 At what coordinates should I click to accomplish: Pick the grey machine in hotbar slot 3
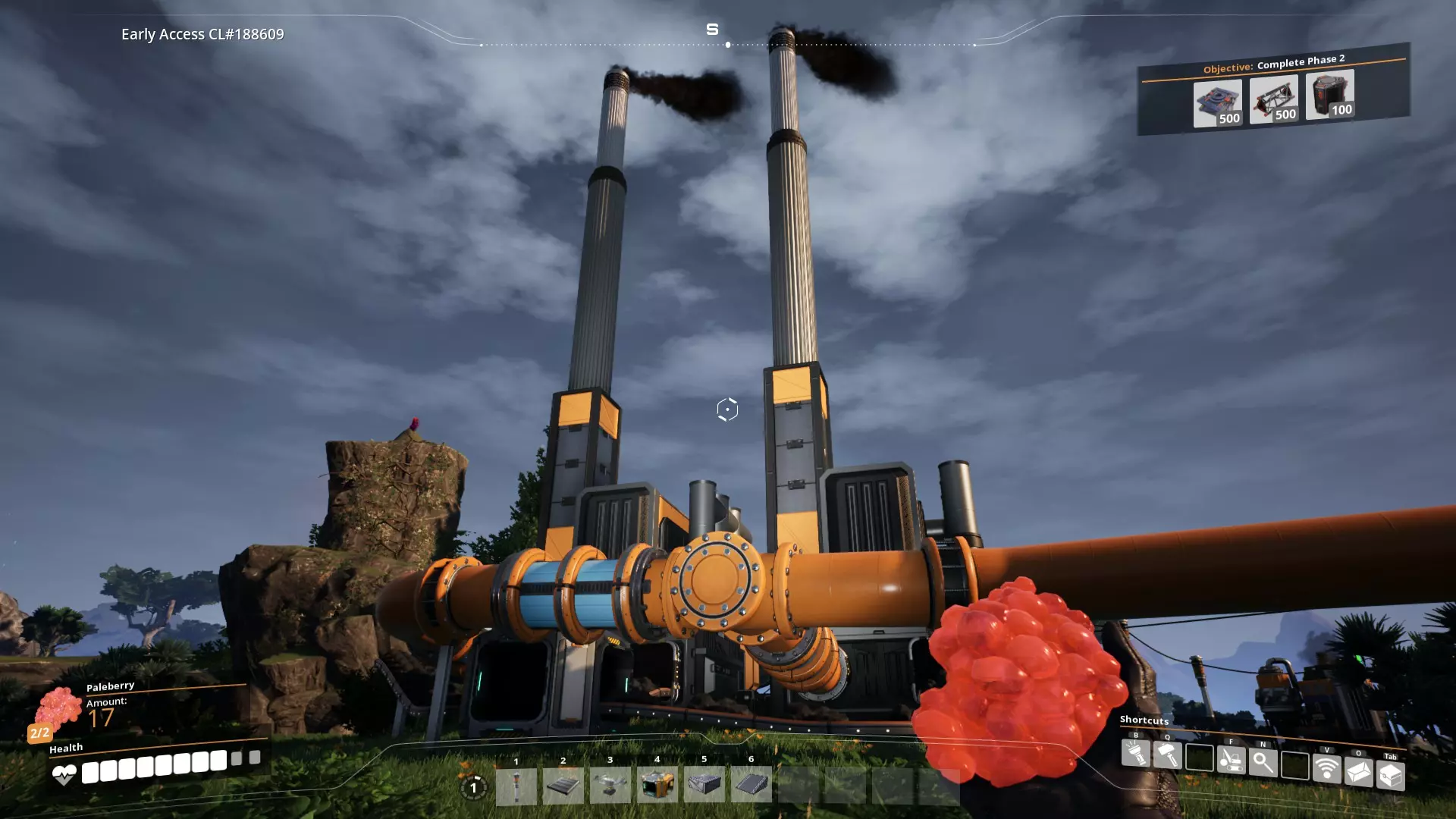pyautogui.click(x=610, y=786)
